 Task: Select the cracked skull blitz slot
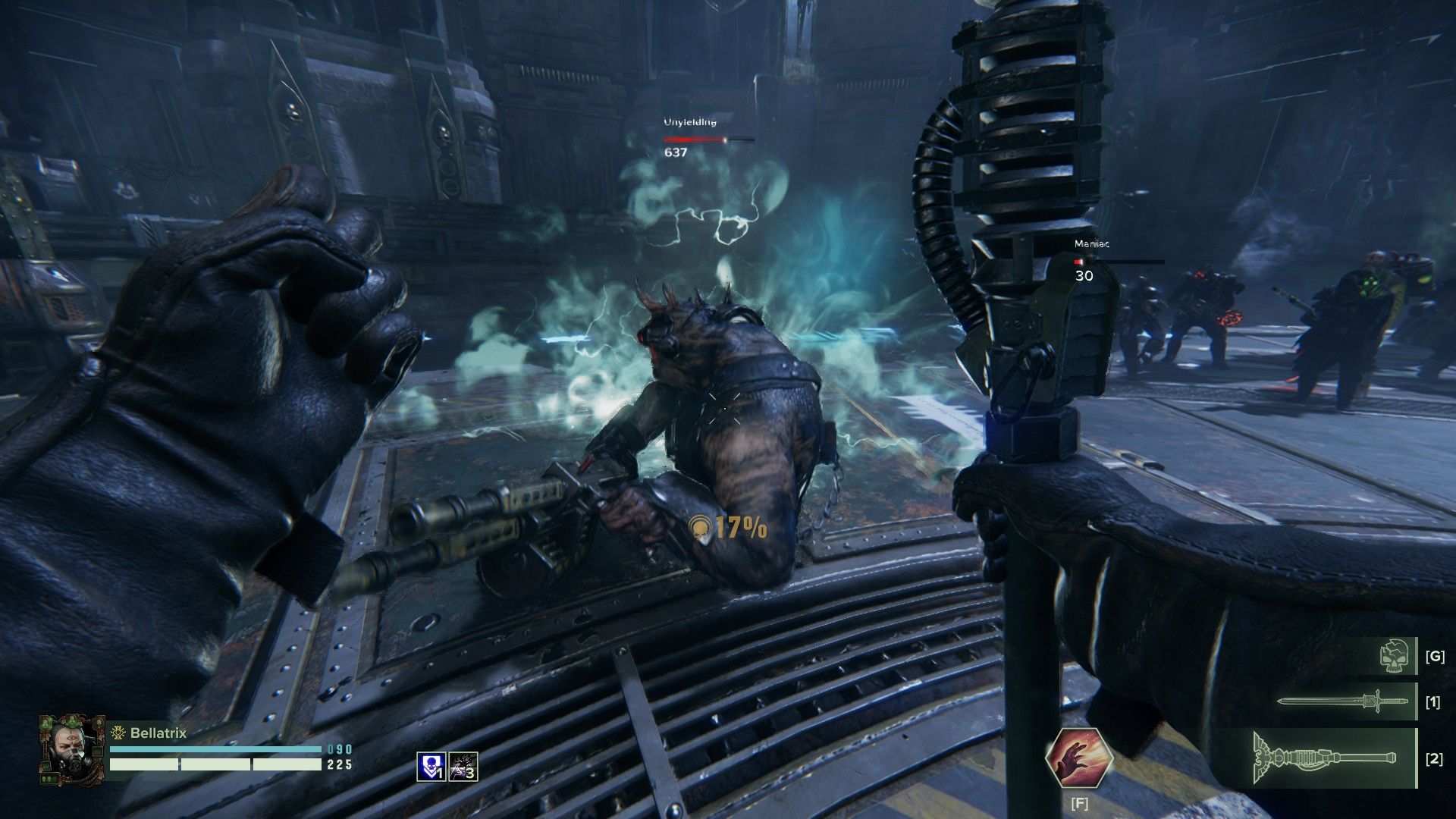coord(1397,656)
